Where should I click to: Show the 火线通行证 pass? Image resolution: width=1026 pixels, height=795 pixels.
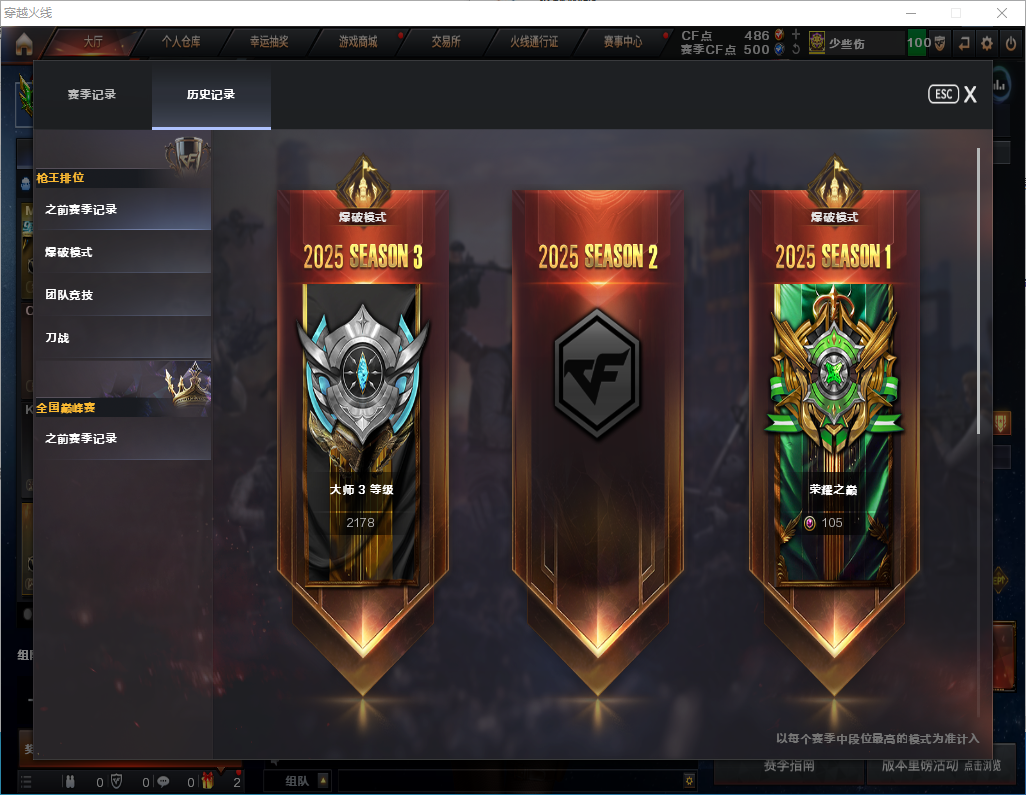[x=534, y=42]
